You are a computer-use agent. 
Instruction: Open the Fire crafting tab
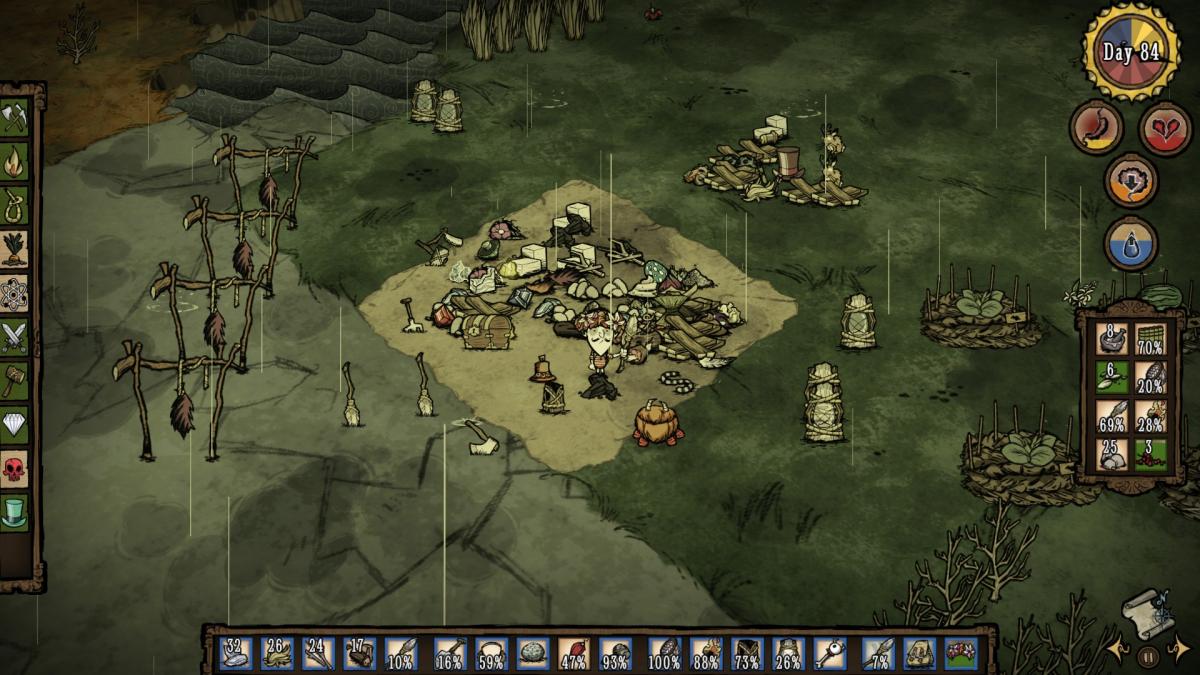pos(14,160)
